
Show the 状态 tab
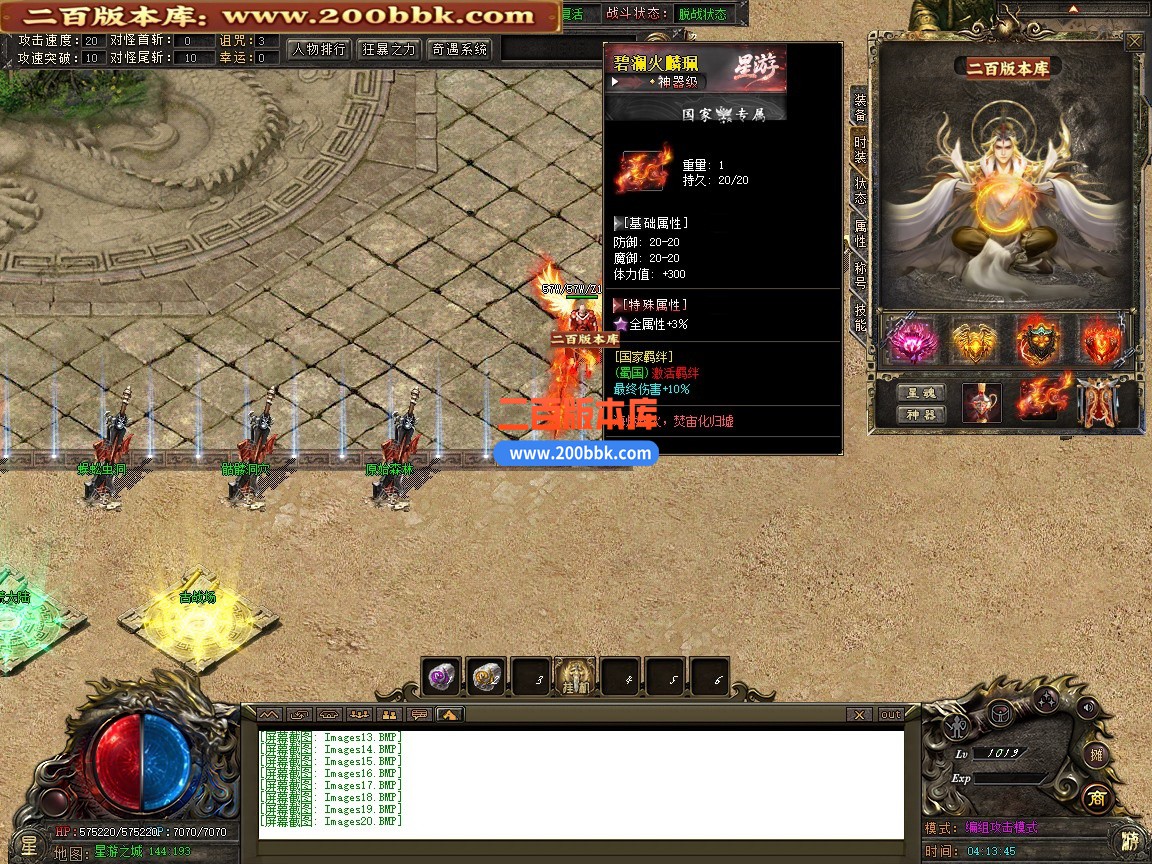[x=860, y=191]
